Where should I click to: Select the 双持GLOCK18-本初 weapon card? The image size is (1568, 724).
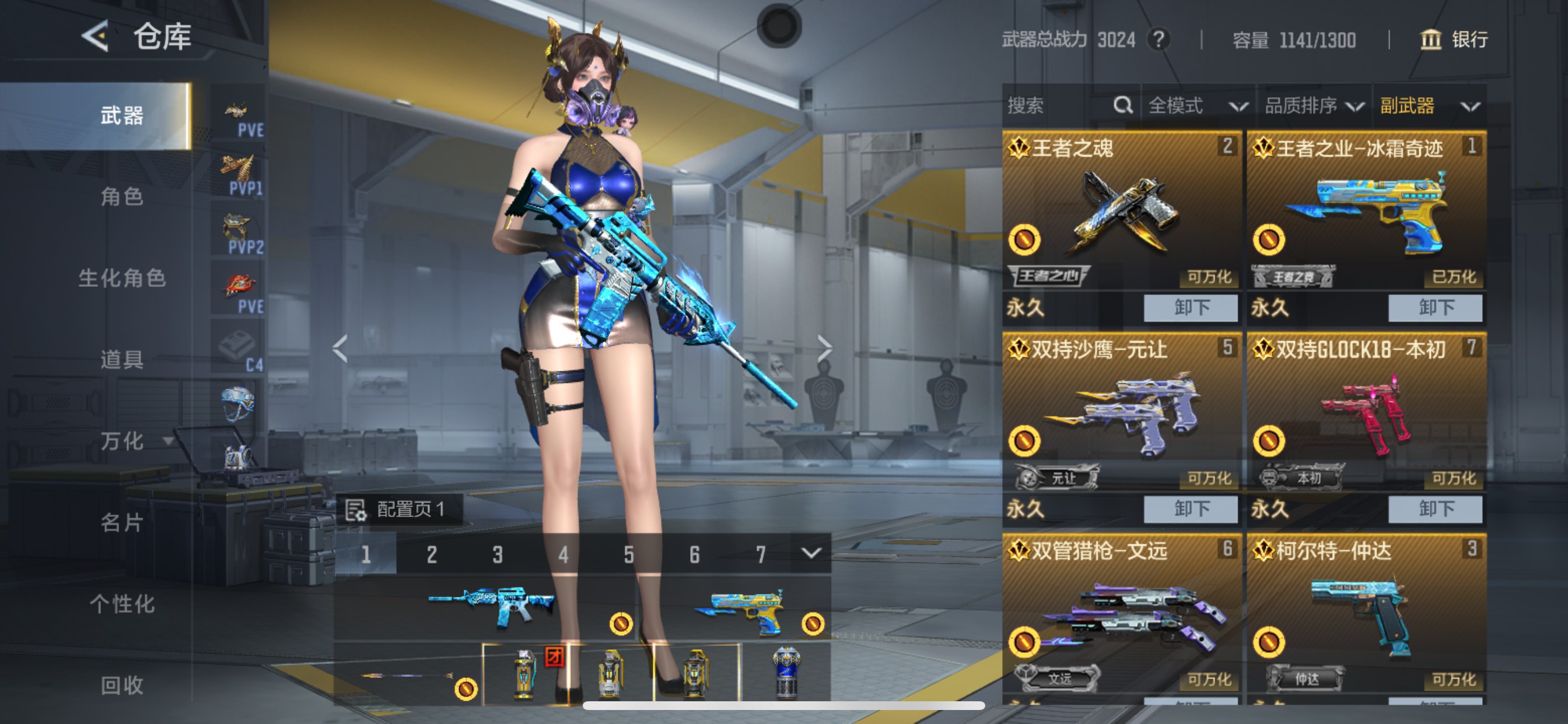click(1366, 414)
